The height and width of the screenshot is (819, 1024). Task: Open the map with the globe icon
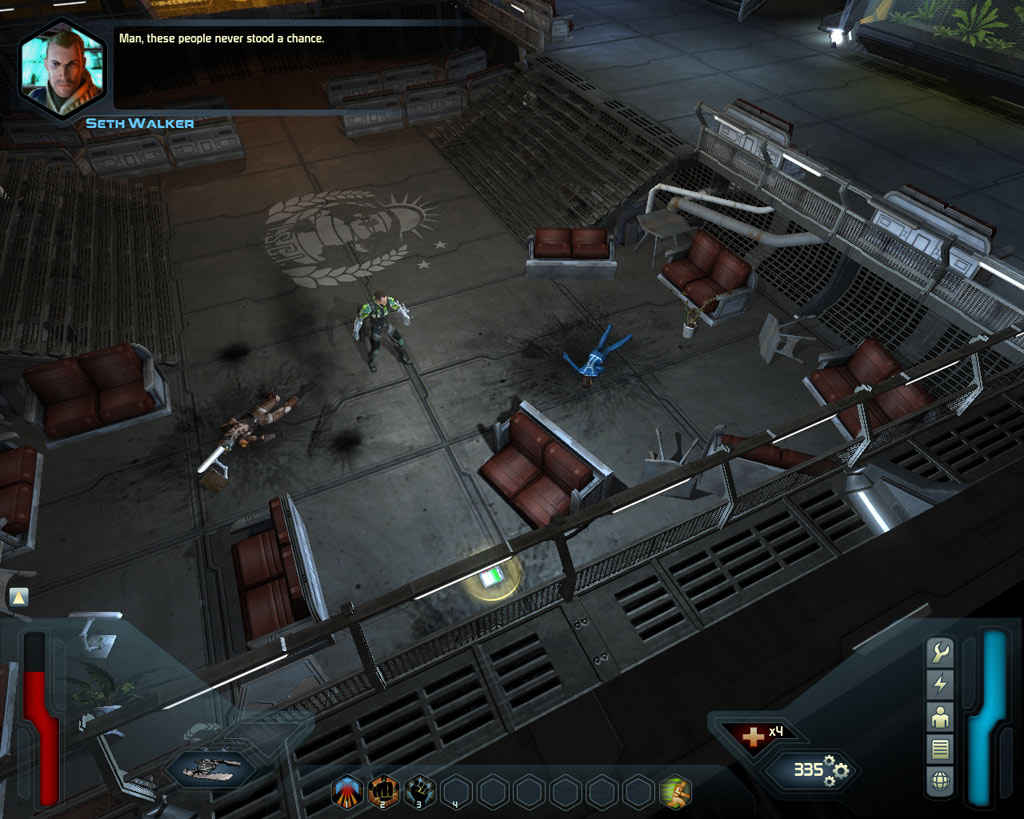pyautogui.click(x=940, y=779)
